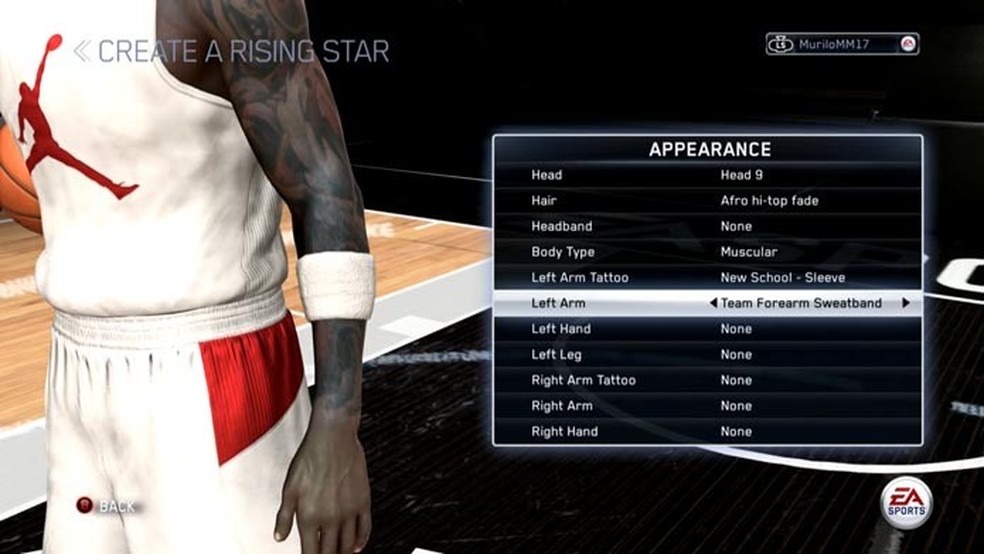Screen dimensions: 984x554
Task: Click the MuriloMM17 player profile badge
Action: 841,44
